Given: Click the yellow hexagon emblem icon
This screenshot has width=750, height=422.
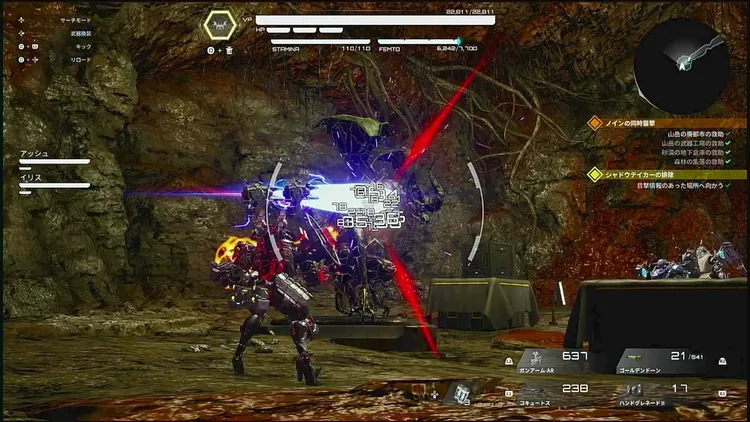Looking at the screenshot, I should 219,25.
